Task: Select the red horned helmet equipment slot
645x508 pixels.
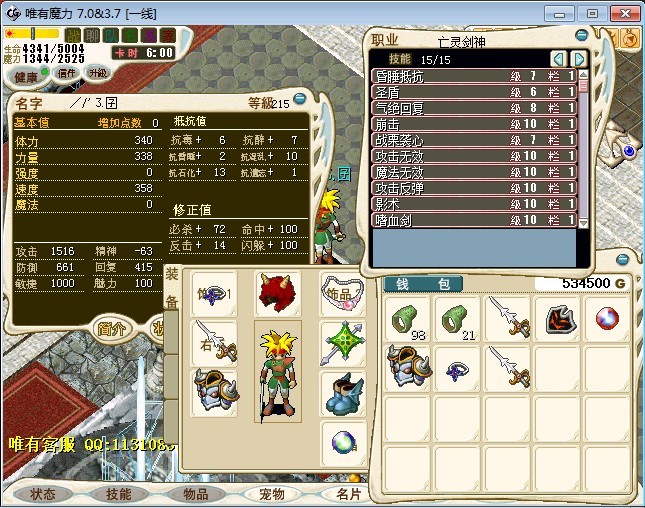Action: click(x=278, y=294)
